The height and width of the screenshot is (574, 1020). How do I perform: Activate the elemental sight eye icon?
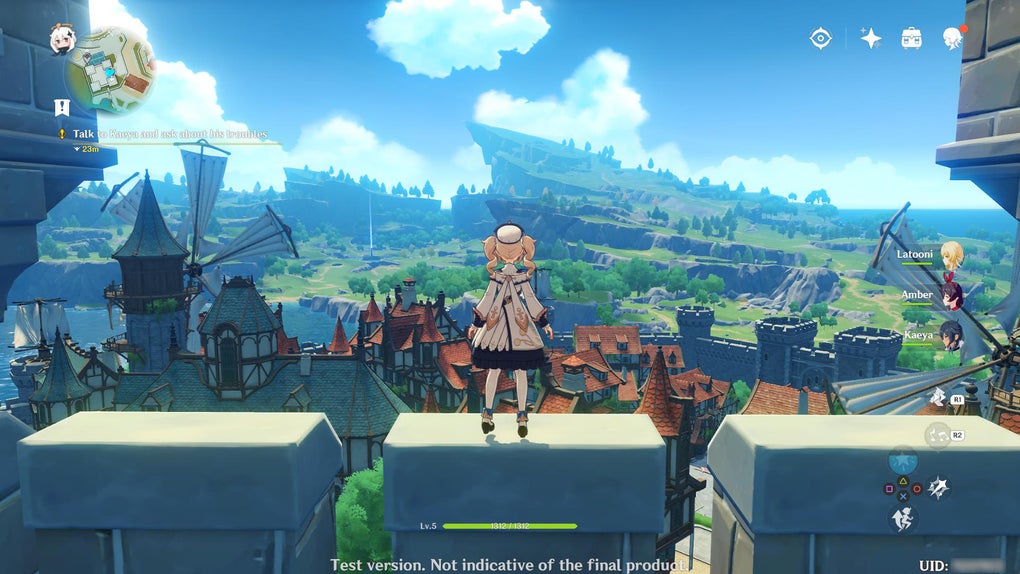coord(821,38)
